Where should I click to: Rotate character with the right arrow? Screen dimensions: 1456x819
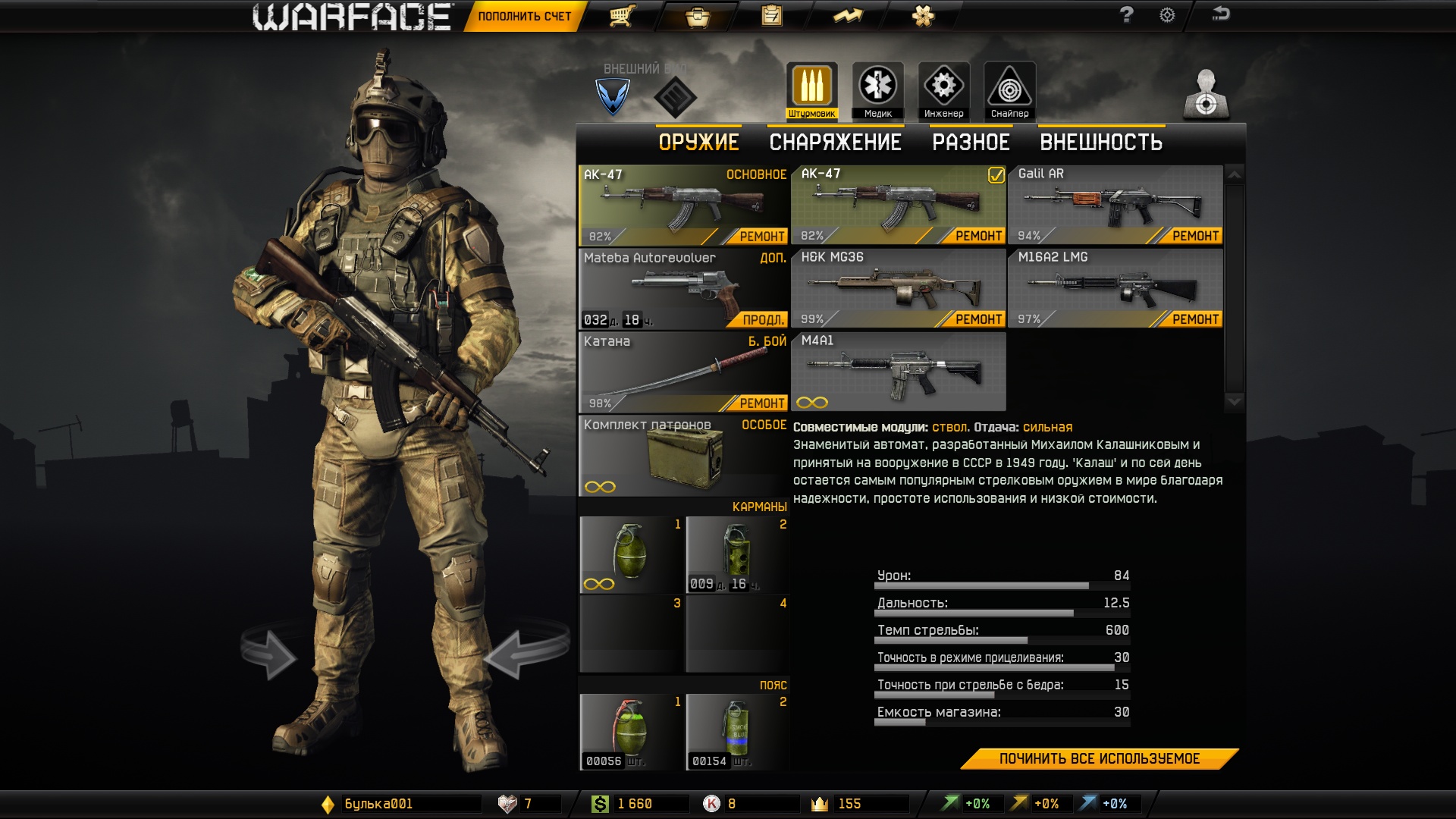[527, 651]
